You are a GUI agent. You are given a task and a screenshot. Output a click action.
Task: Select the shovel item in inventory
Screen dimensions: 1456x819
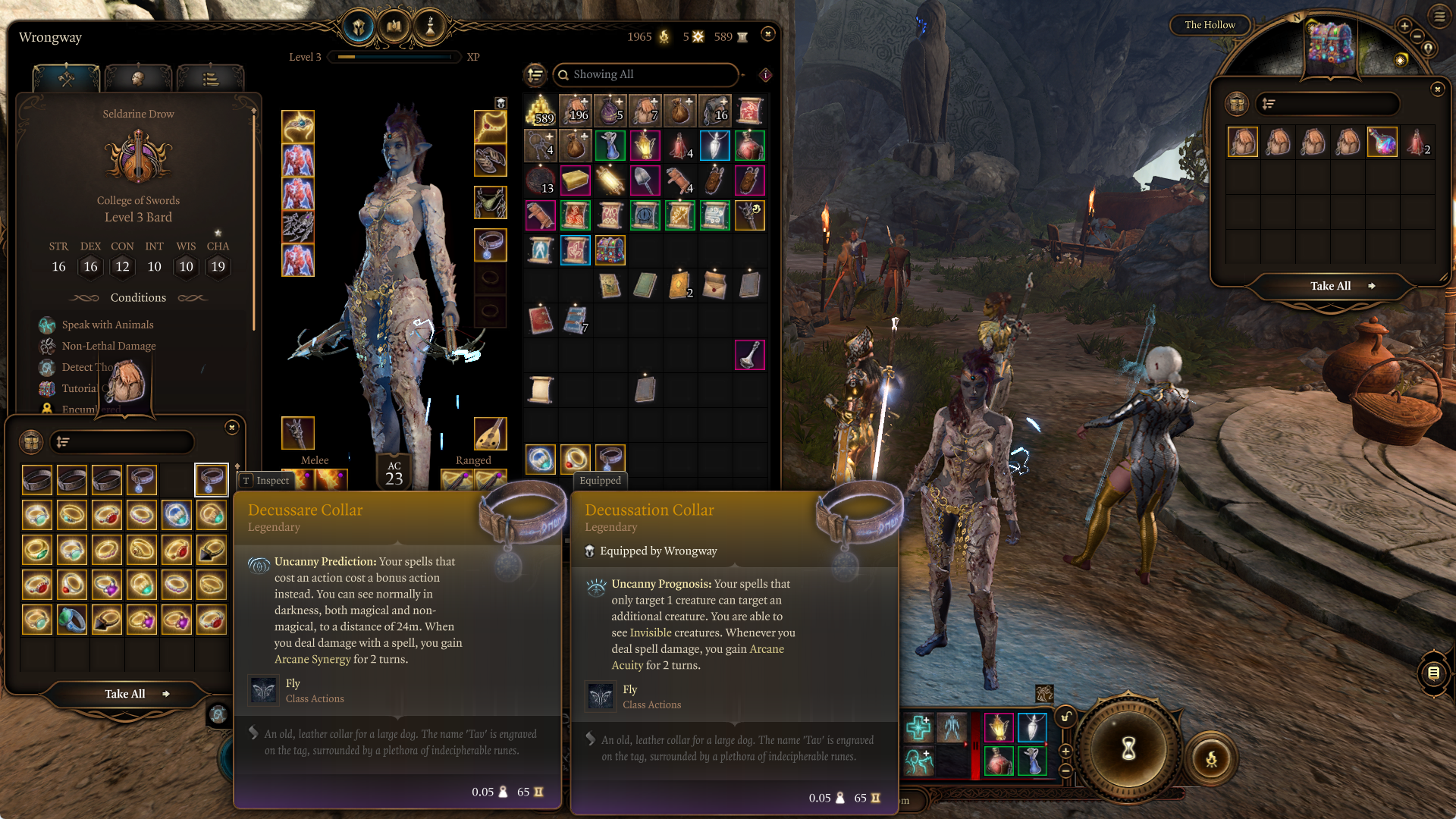tap(645, 180)
